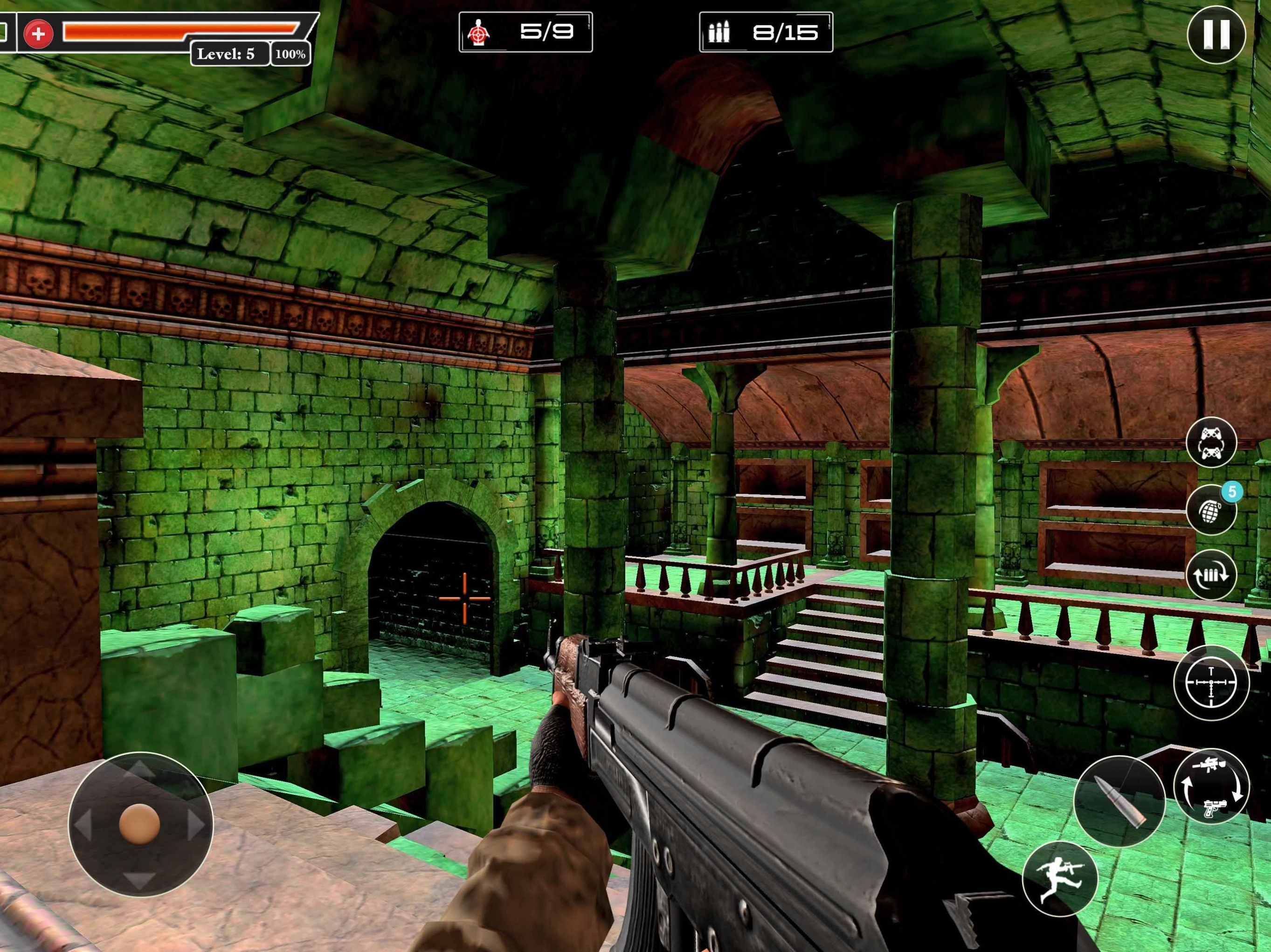1271x952 pixels.
Task: Open the gamepad controls option
Action: tap(1211, 442)
